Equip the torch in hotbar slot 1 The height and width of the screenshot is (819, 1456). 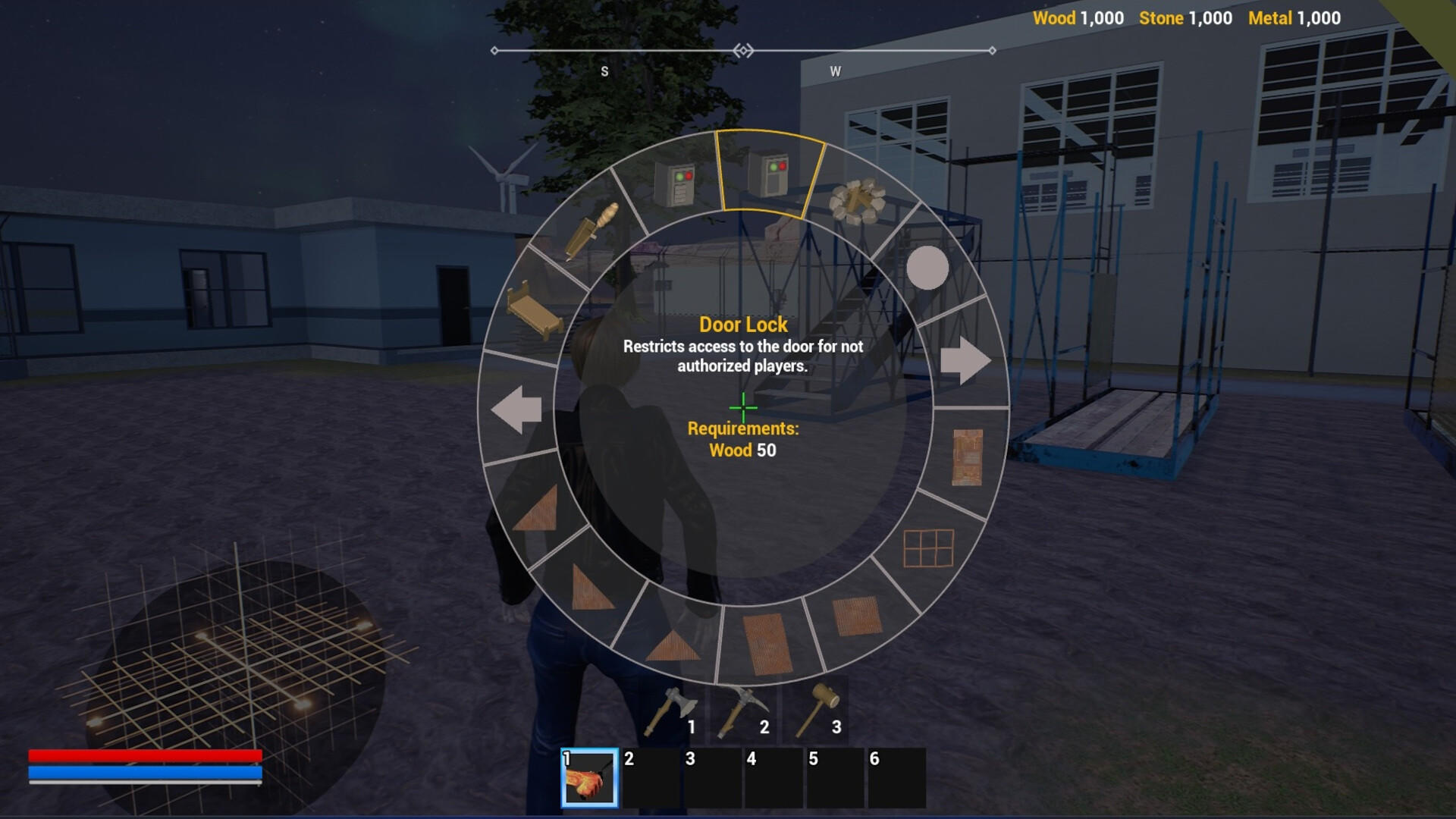(588, 780)
